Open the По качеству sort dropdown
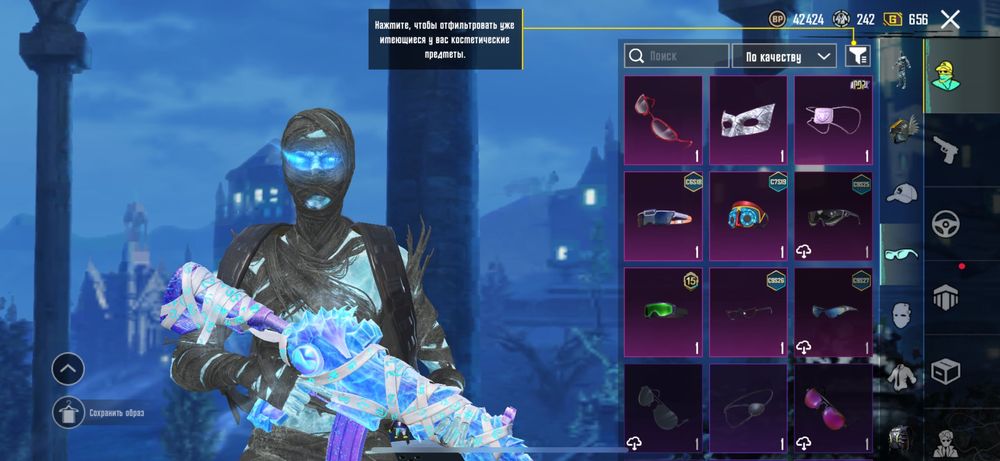This screenshot has height=461, width=1000. point(784,56)
